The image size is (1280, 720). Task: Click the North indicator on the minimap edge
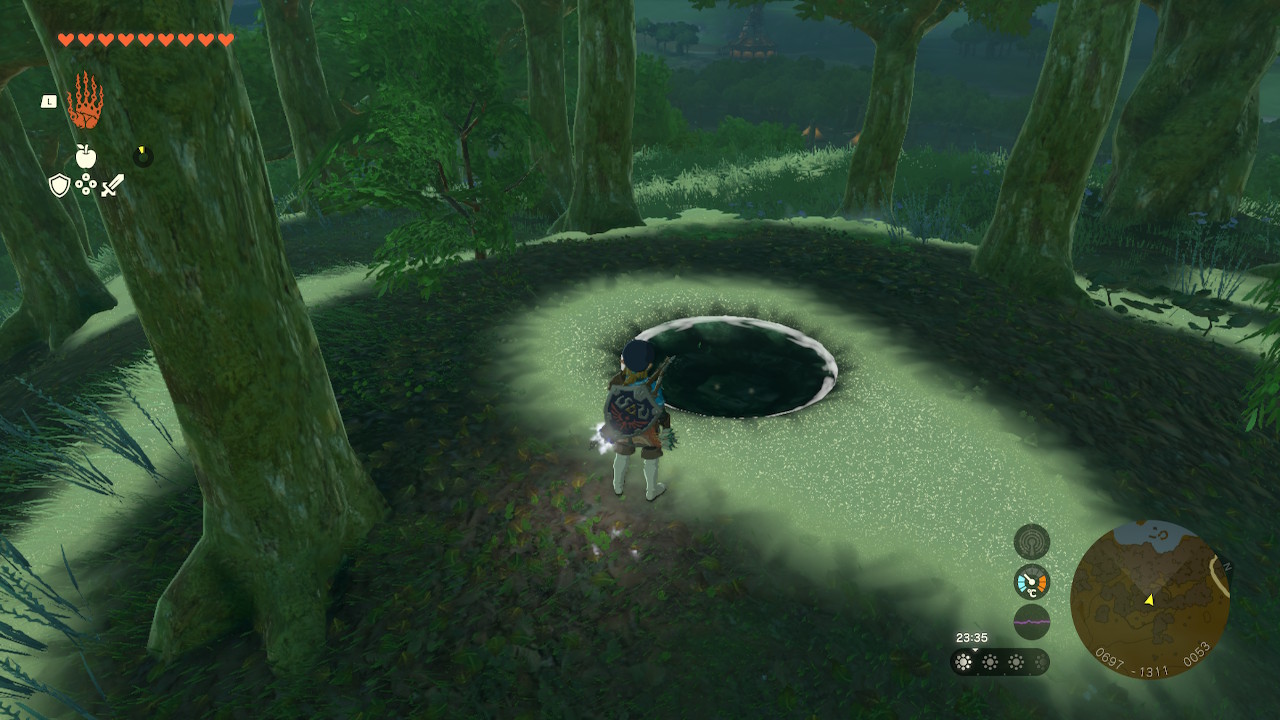[1227, 565]
